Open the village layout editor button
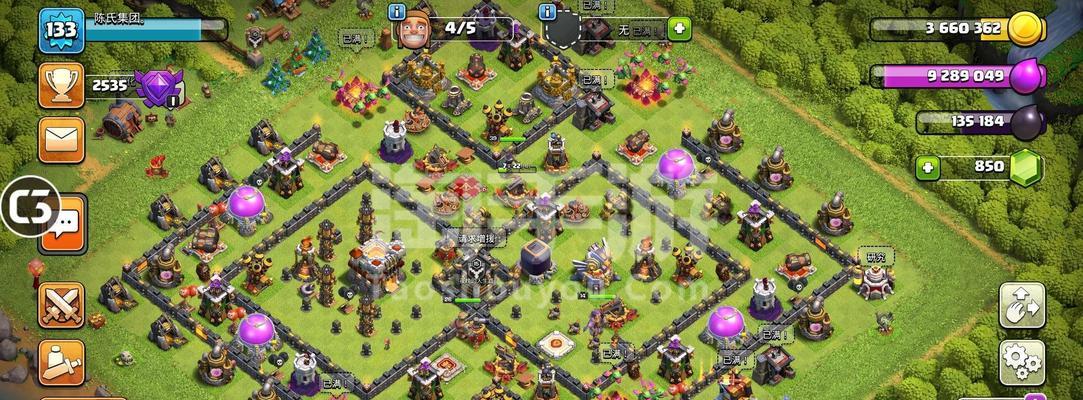The image size is (1083, 400). coord(1022,305)
